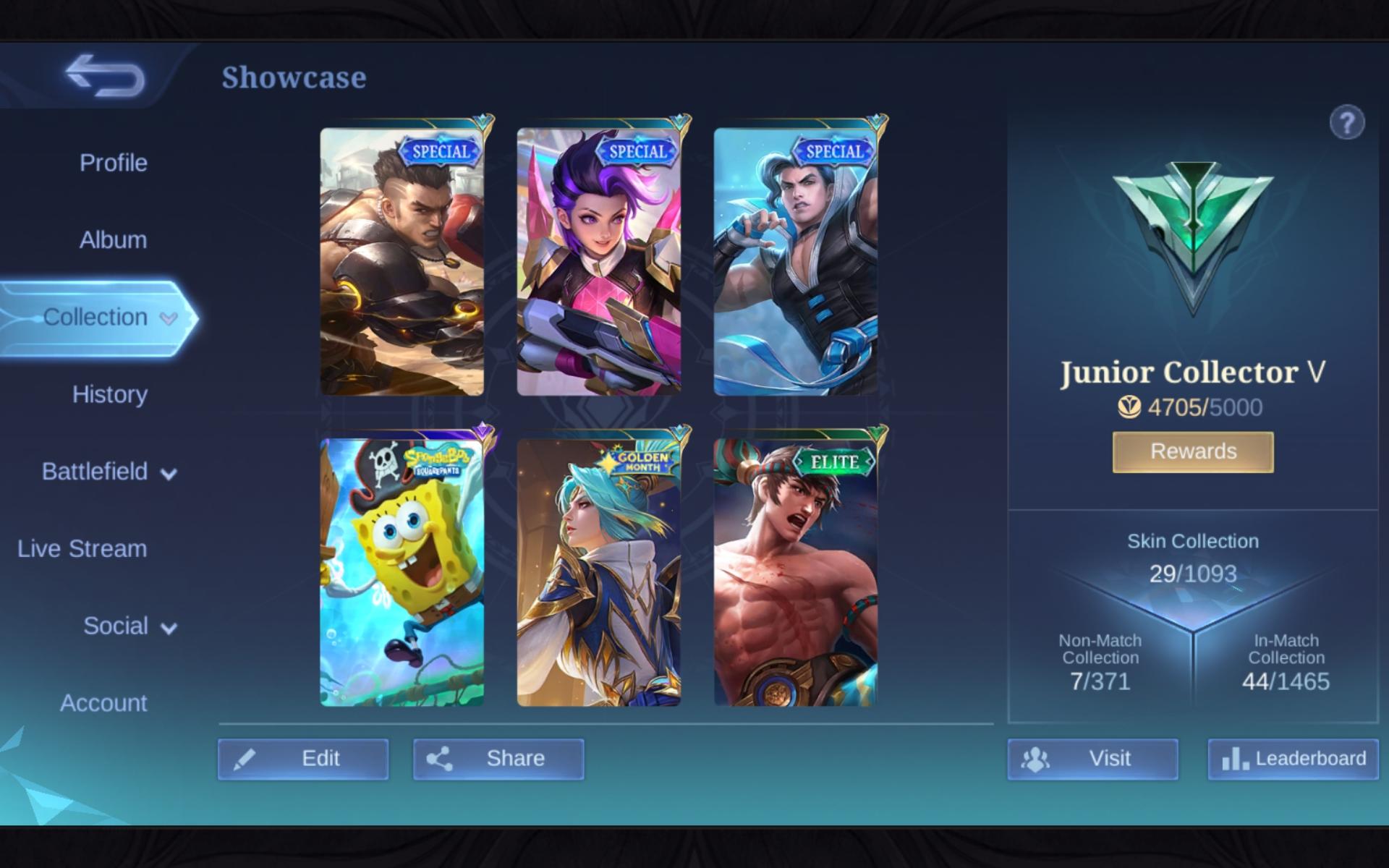Click the Leaderboard chart icon

(x=1235, y=759)
